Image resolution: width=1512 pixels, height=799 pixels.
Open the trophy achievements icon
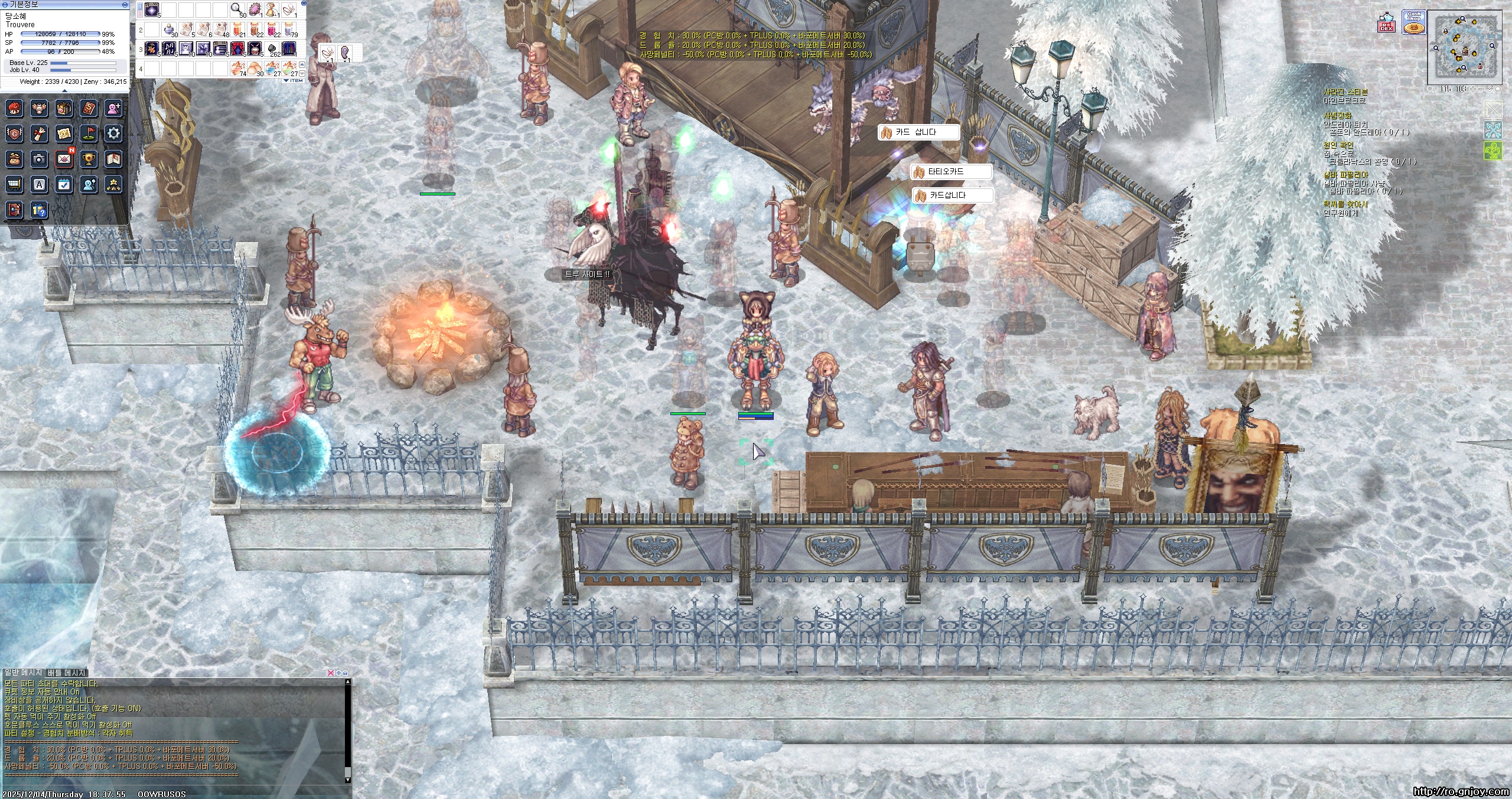(89, 159)
